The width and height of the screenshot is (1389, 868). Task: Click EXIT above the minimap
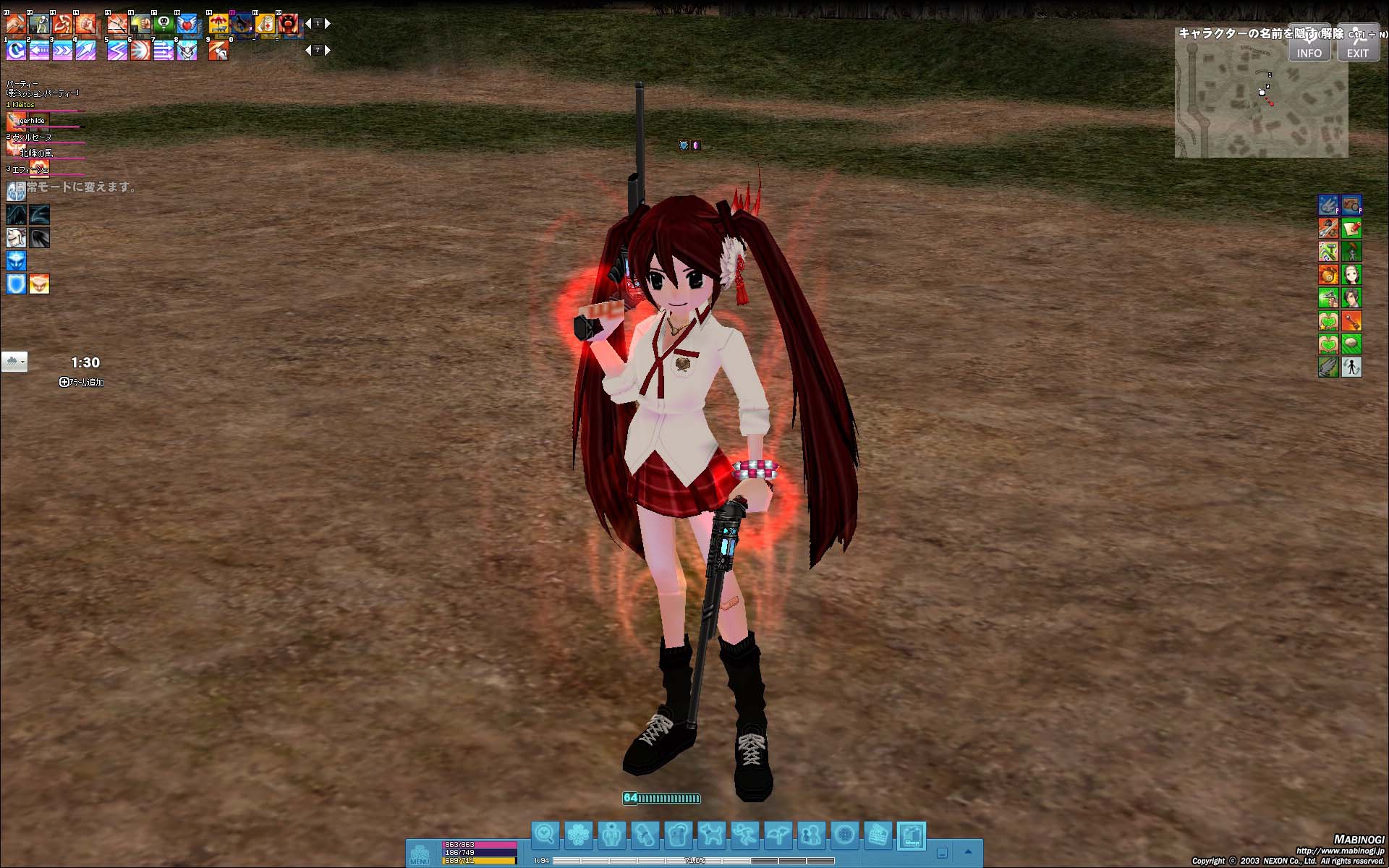(x=1358, y=51)
